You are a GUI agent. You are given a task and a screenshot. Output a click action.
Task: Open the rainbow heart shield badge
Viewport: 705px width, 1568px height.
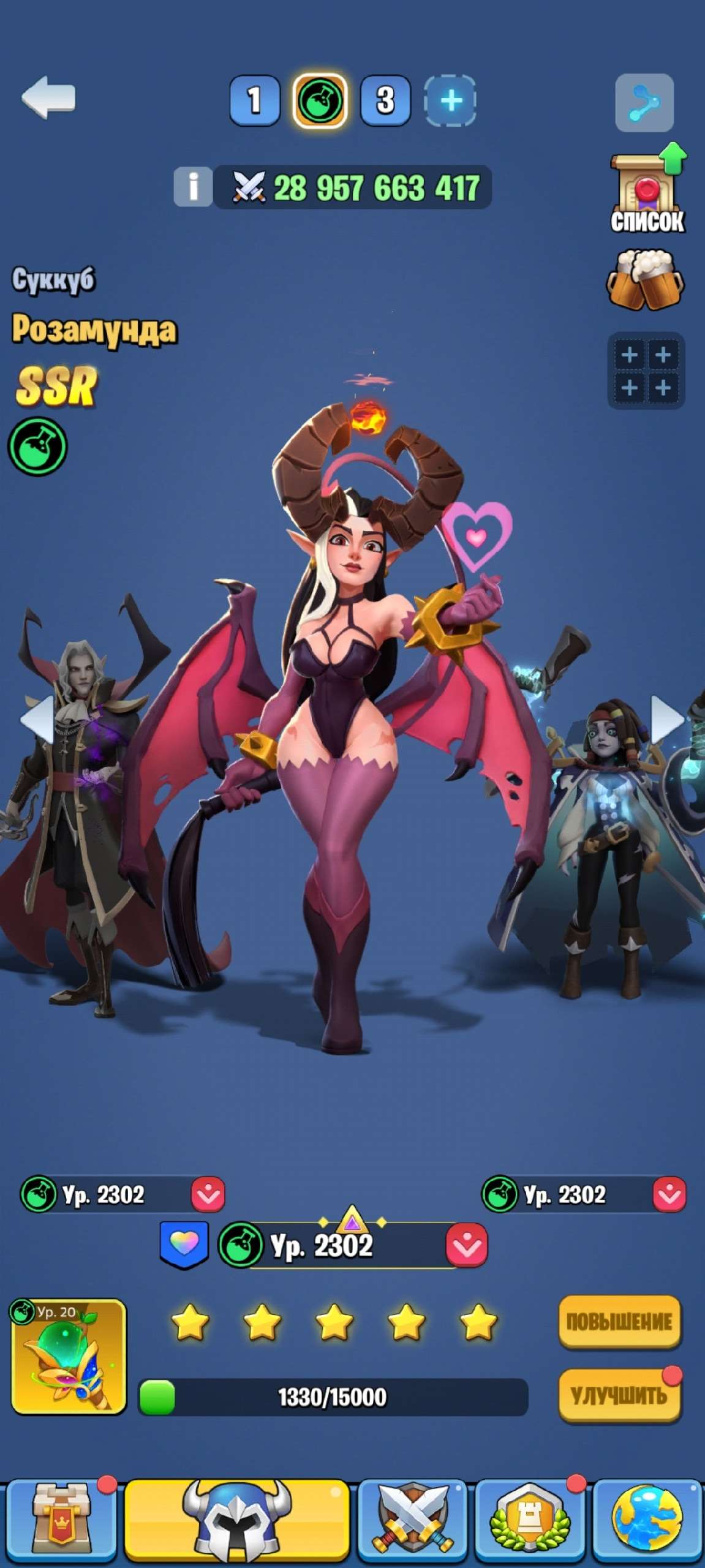click(184, 1243)
